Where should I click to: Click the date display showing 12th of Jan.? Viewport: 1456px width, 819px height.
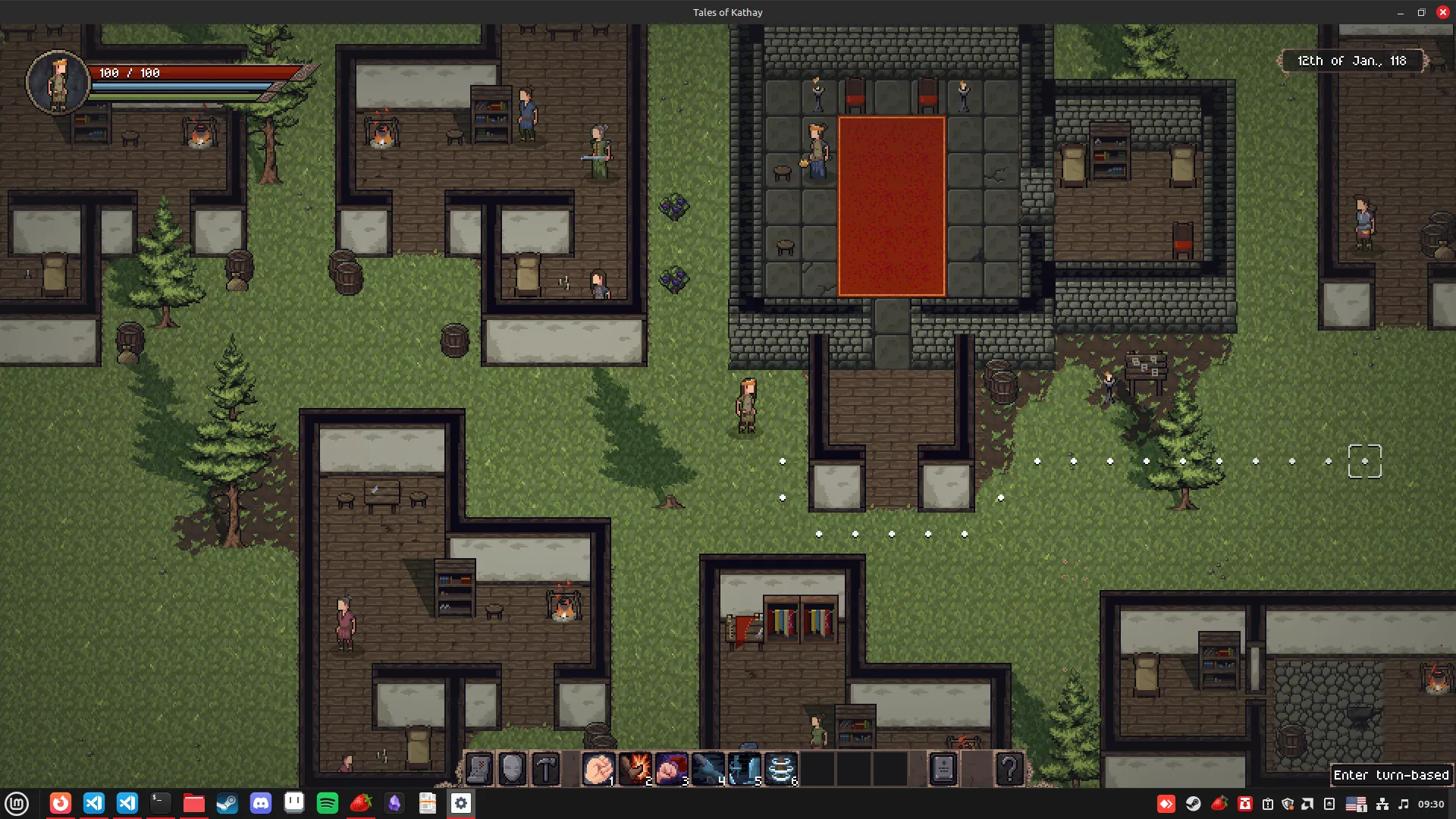click(1353, 61)
